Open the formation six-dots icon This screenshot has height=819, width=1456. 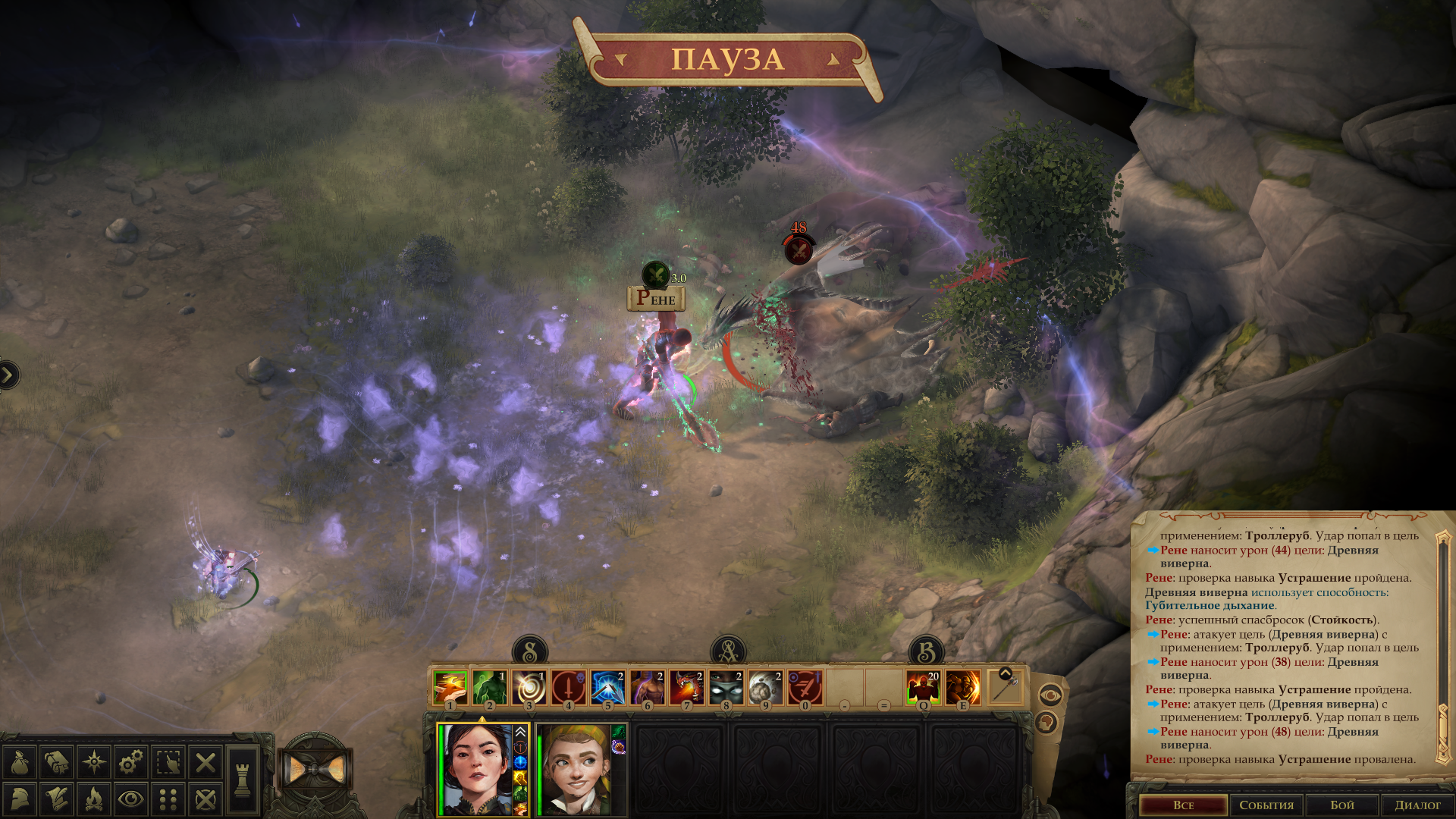click(168, 799)
